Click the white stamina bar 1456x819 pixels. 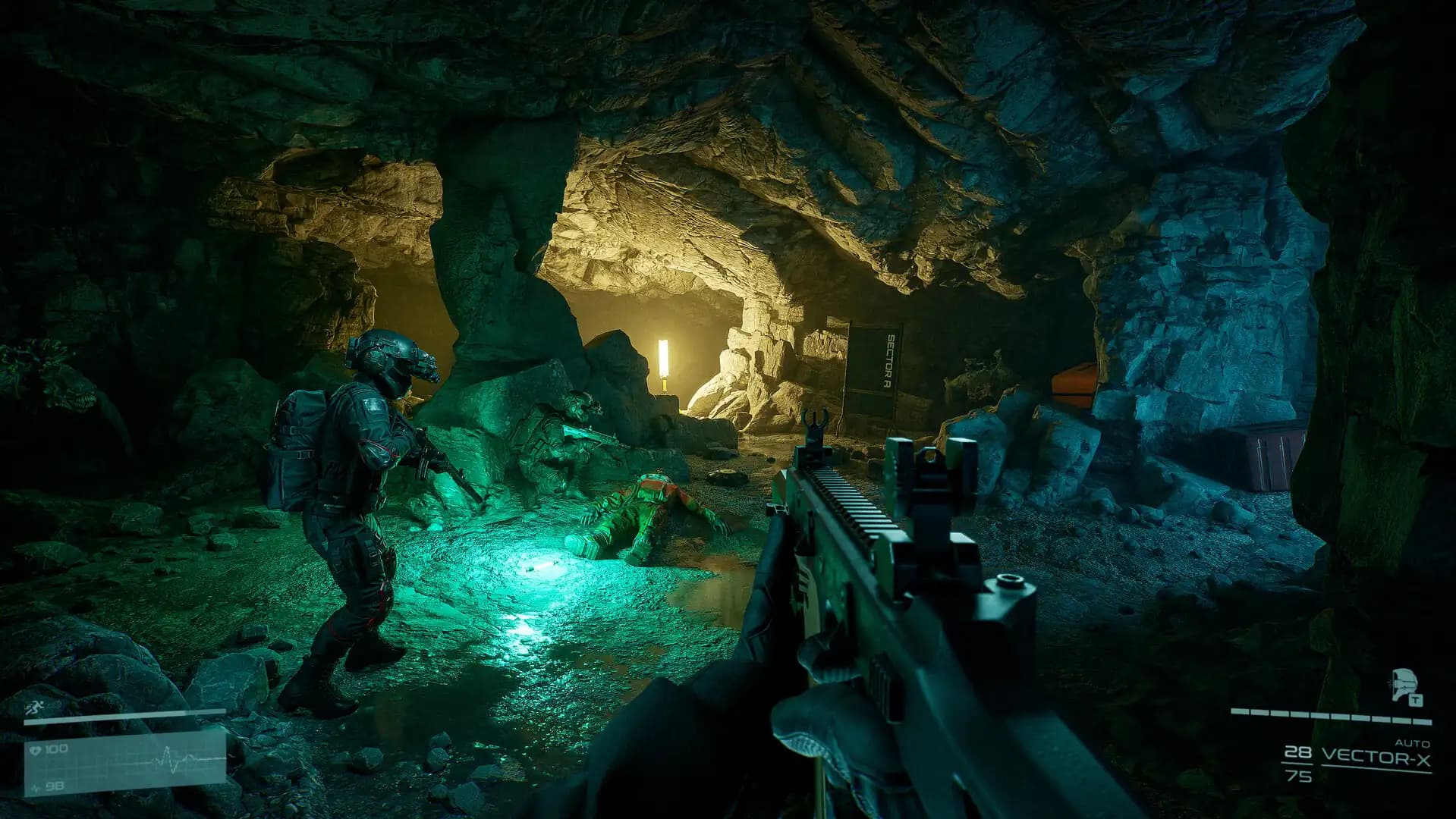[127, 717]
